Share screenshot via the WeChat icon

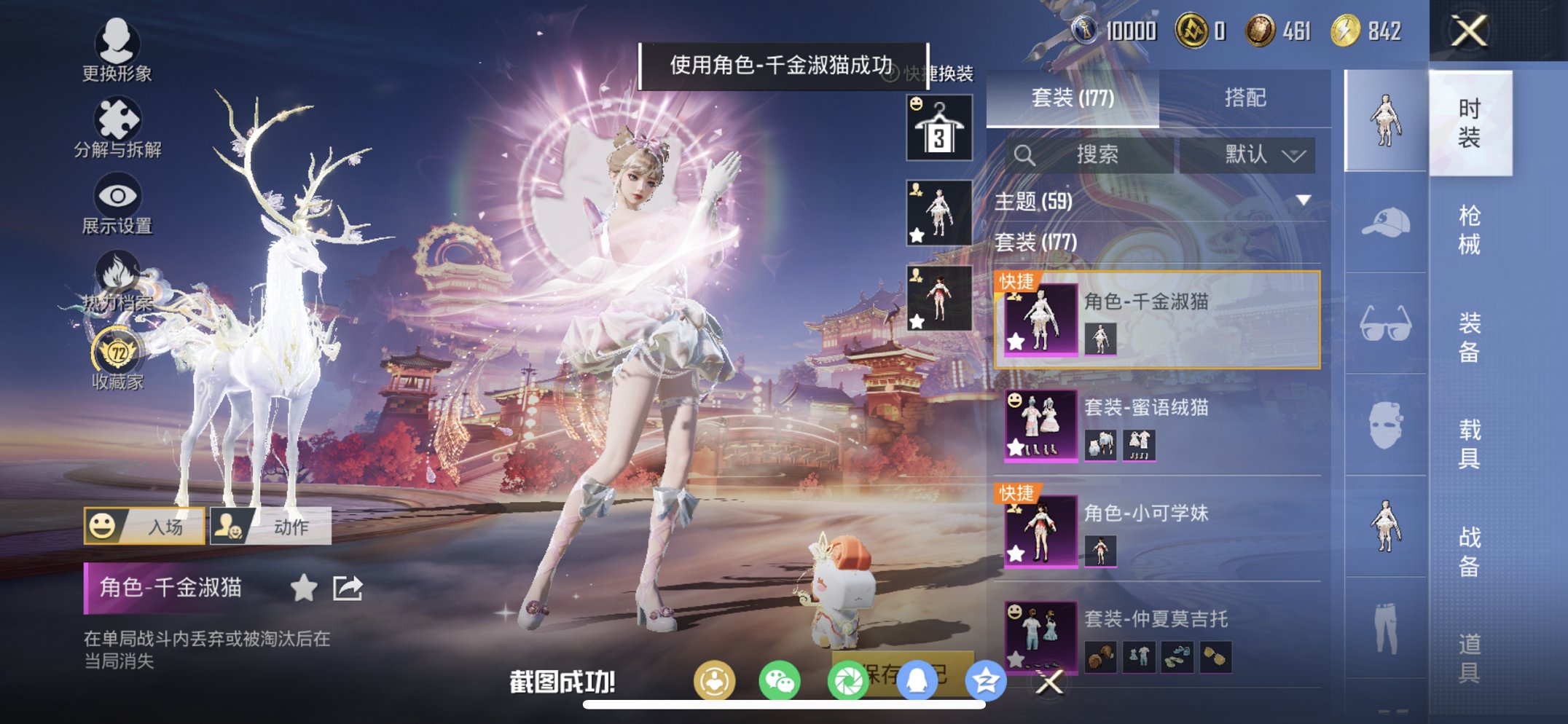780,680
